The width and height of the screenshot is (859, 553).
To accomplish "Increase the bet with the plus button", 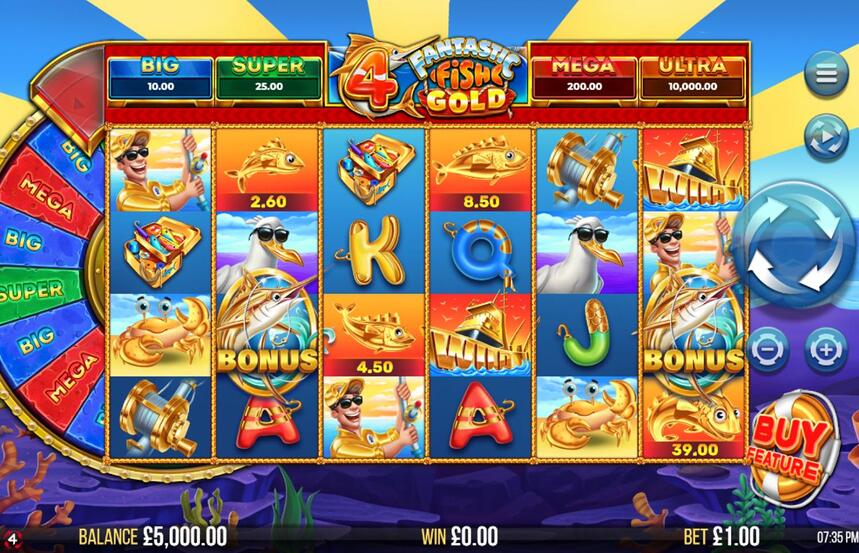I will 826,350.
